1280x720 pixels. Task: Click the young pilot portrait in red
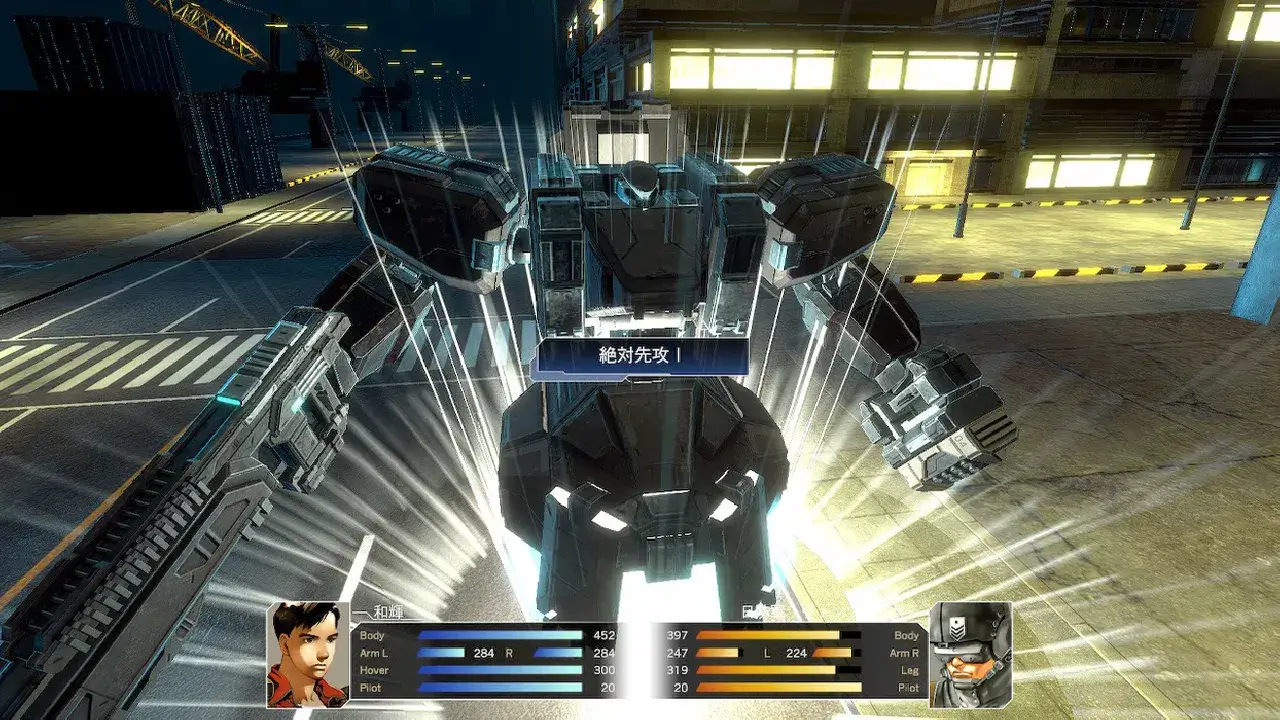click(307, 654)
